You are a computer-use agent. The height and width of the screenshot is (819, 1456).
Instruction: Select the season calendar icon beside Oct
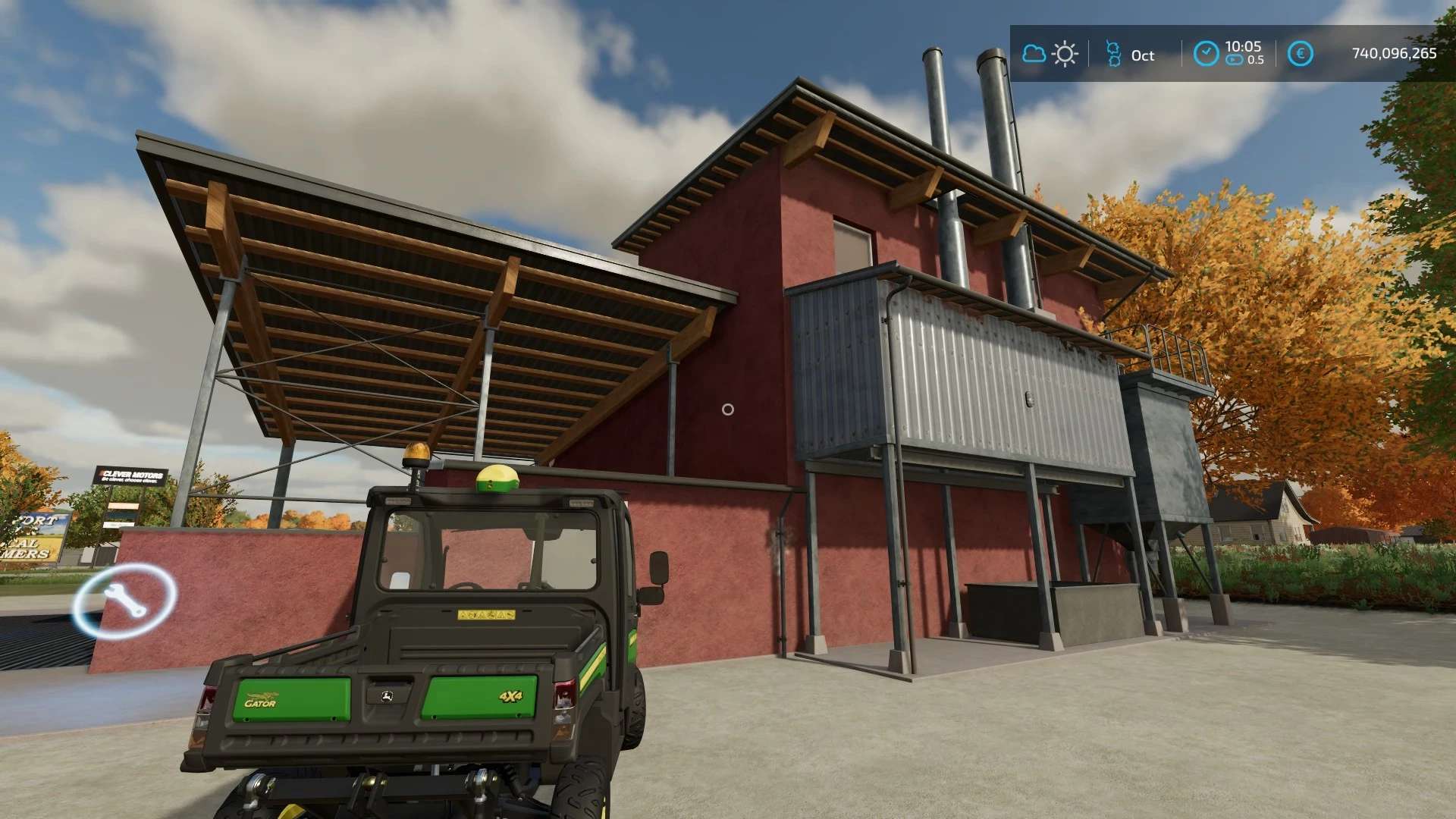coord(1113,54)
